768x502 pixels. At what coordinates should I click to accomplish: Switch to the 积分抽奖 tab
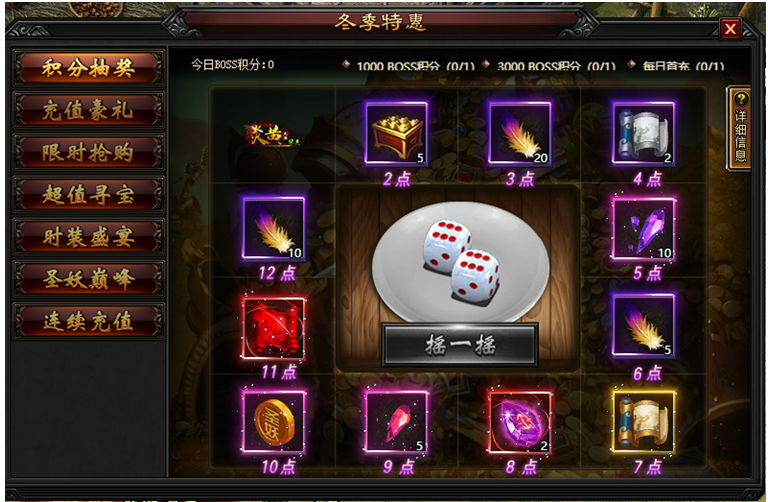point(88,66)
